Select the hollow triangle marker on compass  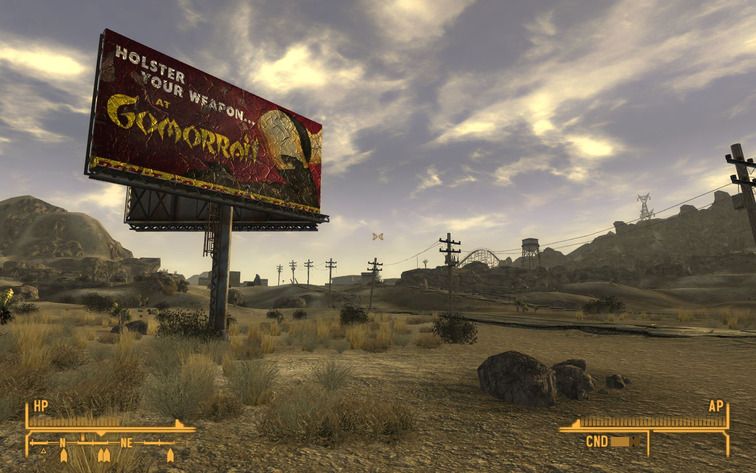coord(42,451)
